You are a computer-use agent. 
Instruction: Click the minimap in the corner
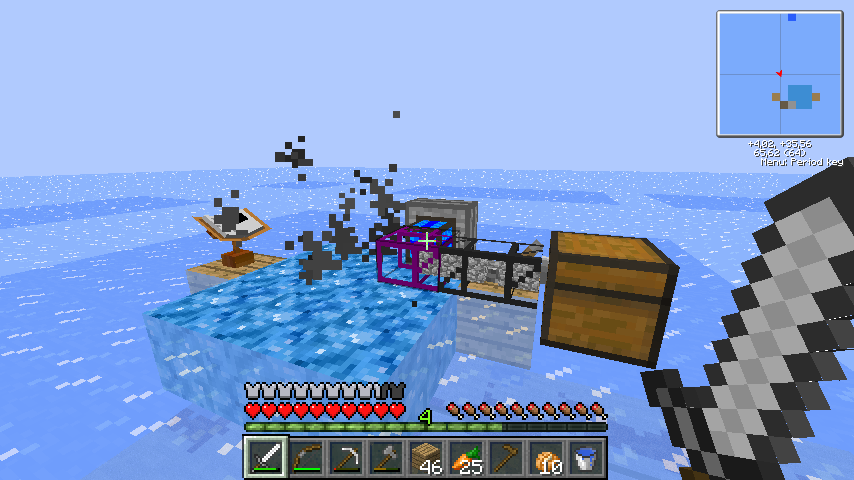pyautogui.click(x=779, y=73)
